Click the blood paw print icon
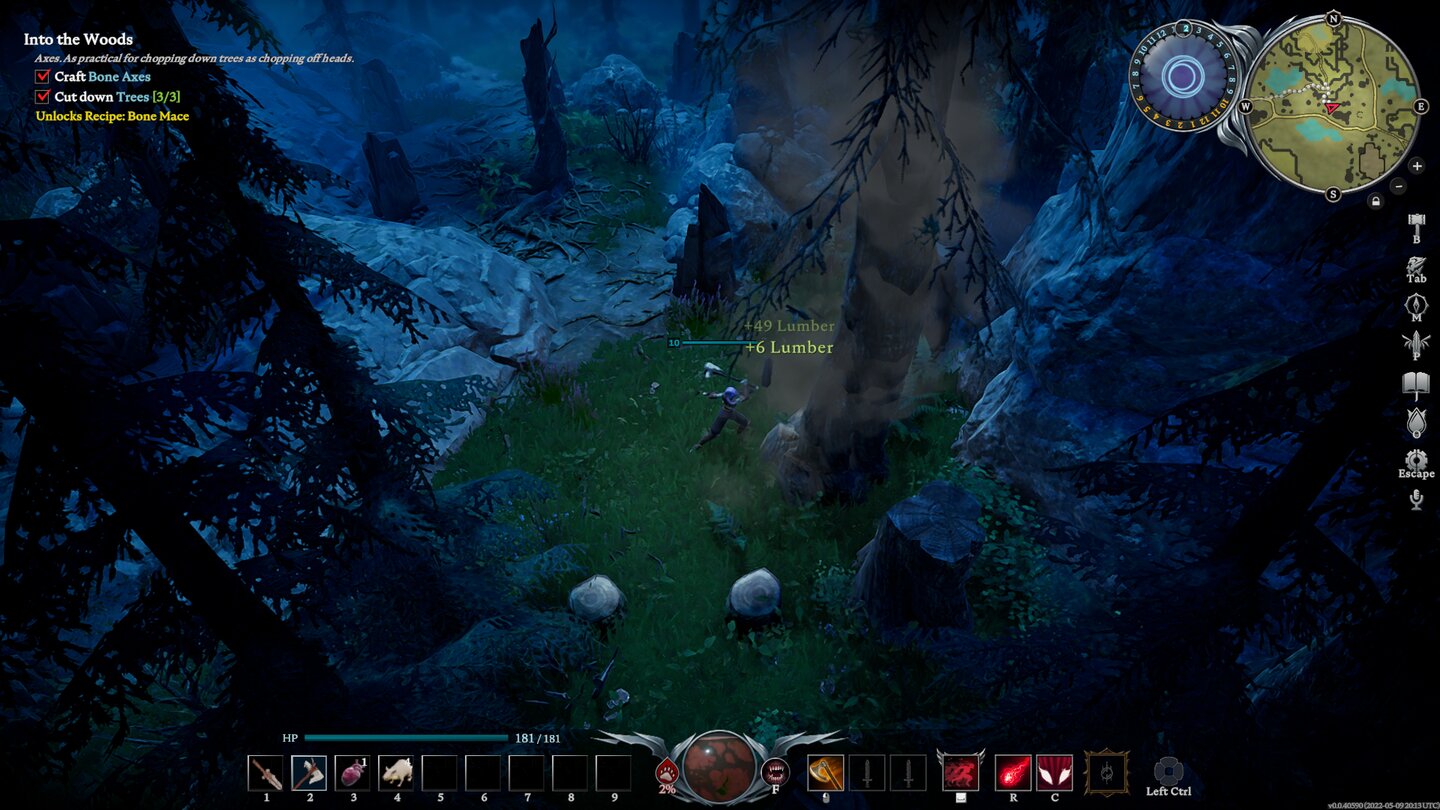The height and width of the screenshot is (810, 1440). (667, 772)
